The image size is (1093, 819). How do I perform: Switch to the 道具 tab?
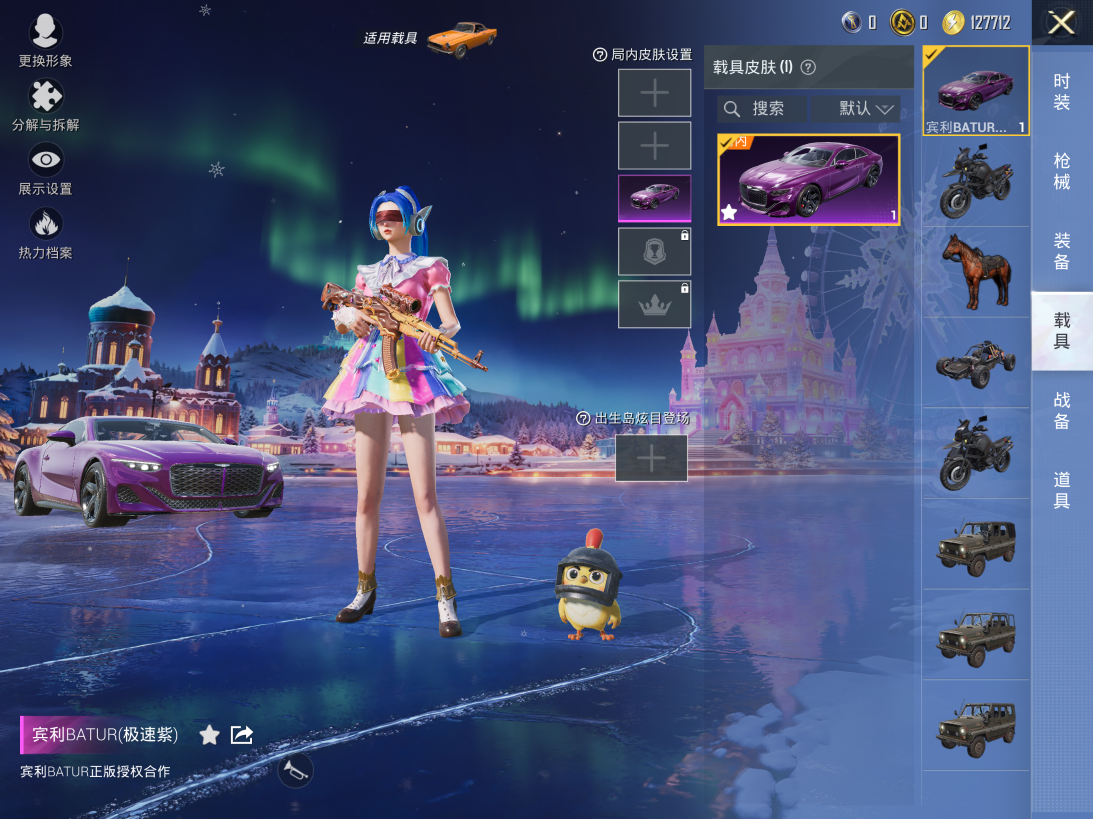click(x=1062, y=490)
